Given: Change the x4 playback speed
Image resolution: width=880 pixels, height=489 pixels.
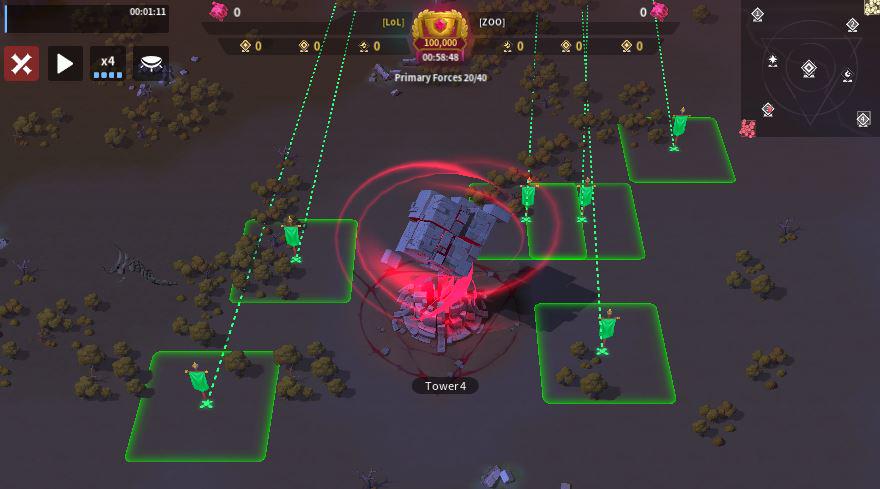Looking at the screenshot, I should (108, 64).
